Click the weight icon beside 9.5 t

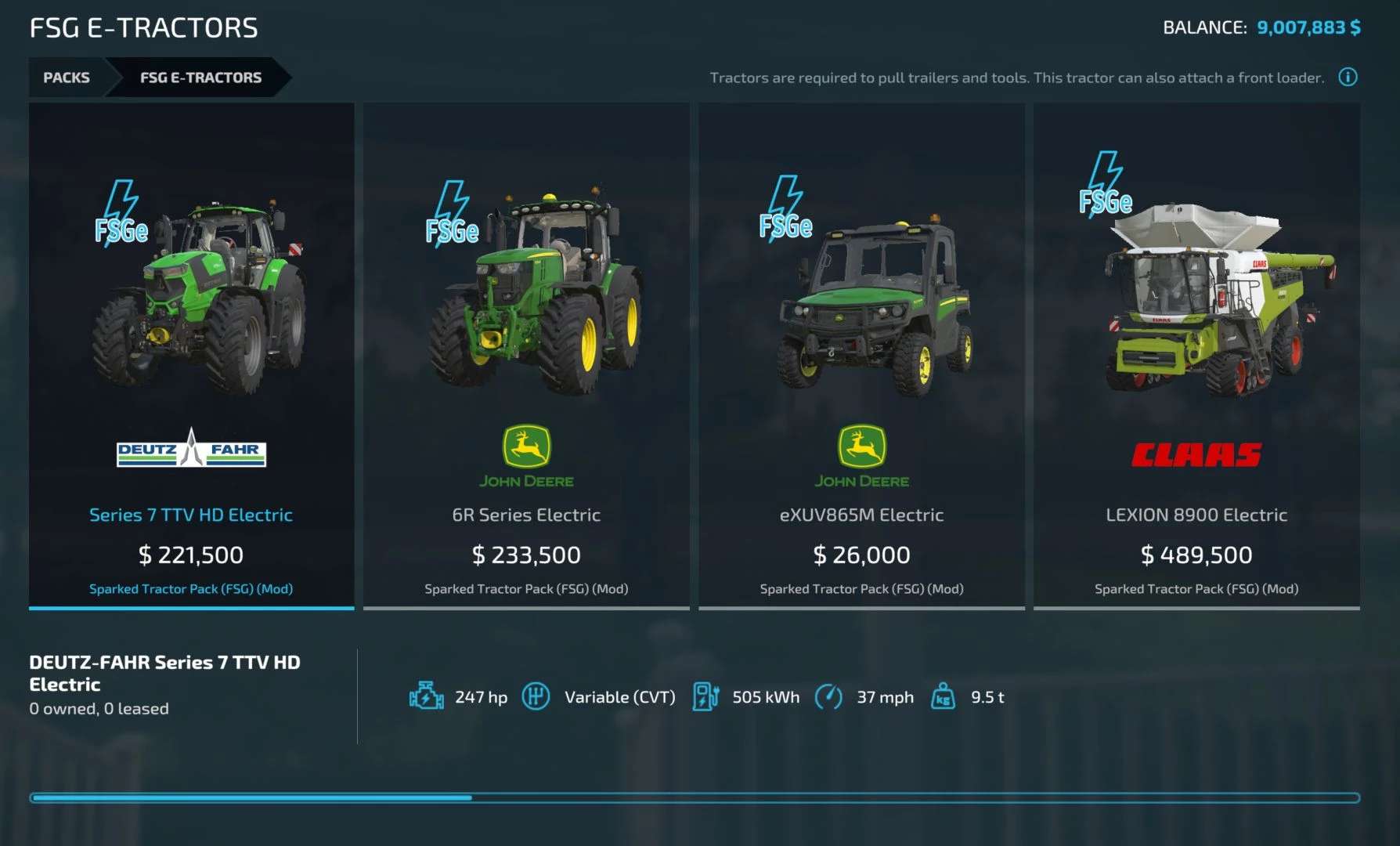942,696
